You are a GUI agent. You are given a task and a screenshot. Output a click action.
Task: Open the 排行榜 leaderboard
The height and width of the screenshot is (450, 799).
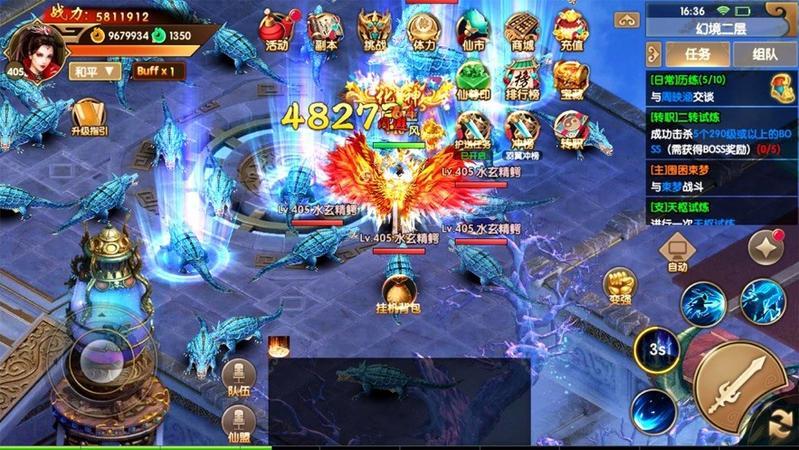coord(521,80)
